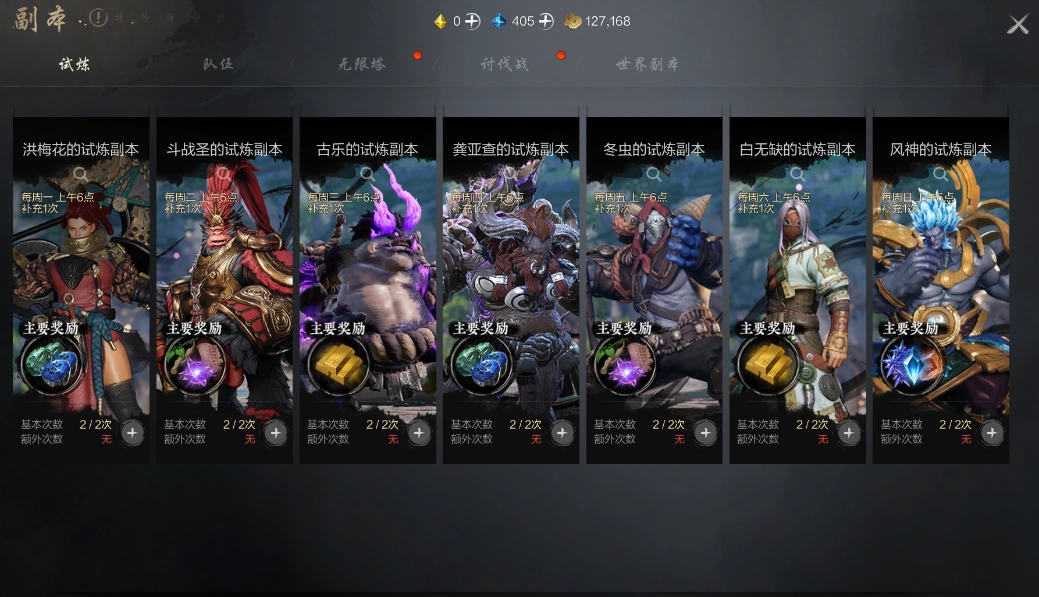This screenshot has width=1039, height=597.
Task: Inspect the blue crystal reward of 风神 trial
Action: coord(910,366)
